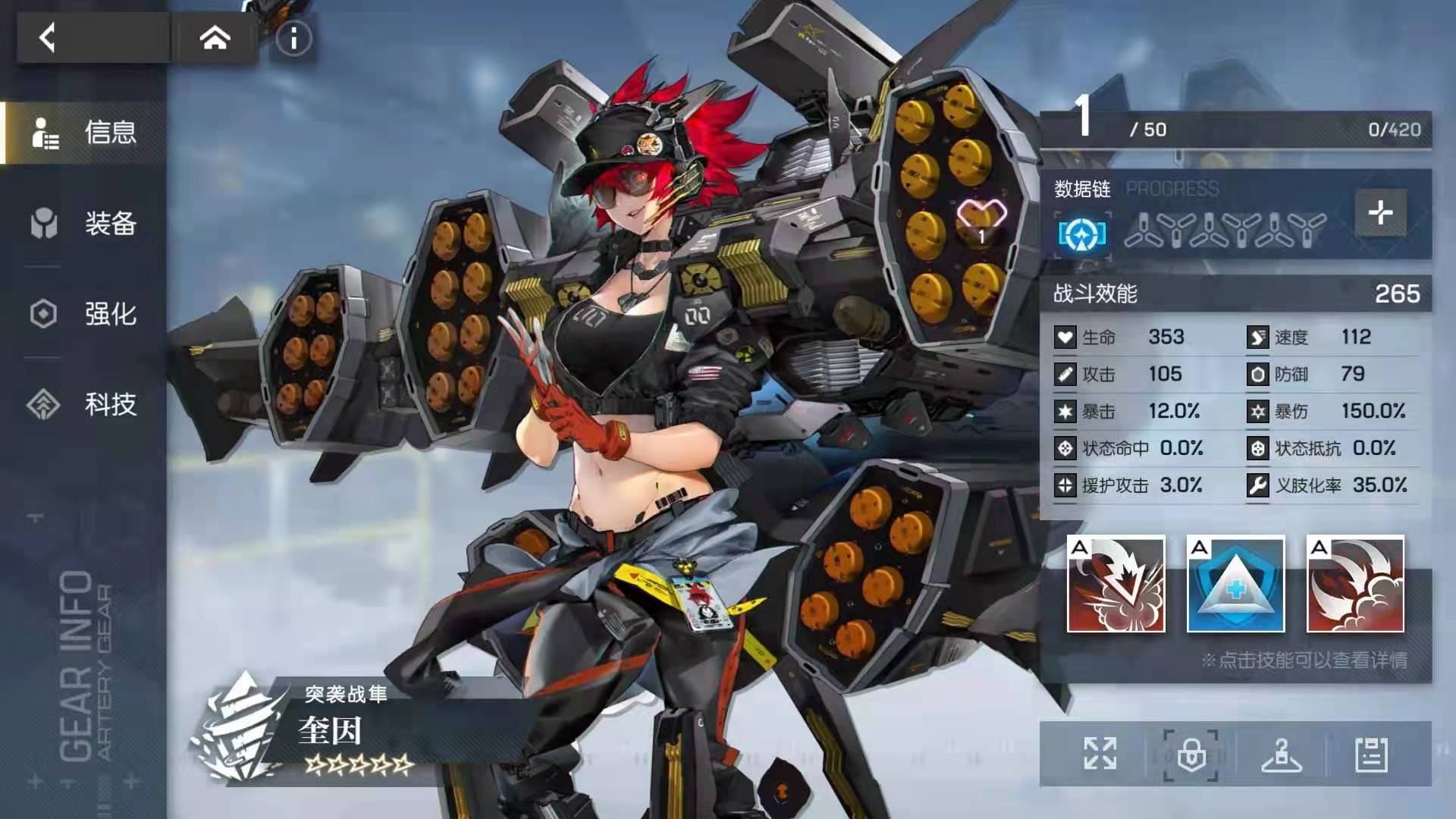This screenshot has width=1456, height=819.
Task: Return to the home screen
Action: pos(215,37)
